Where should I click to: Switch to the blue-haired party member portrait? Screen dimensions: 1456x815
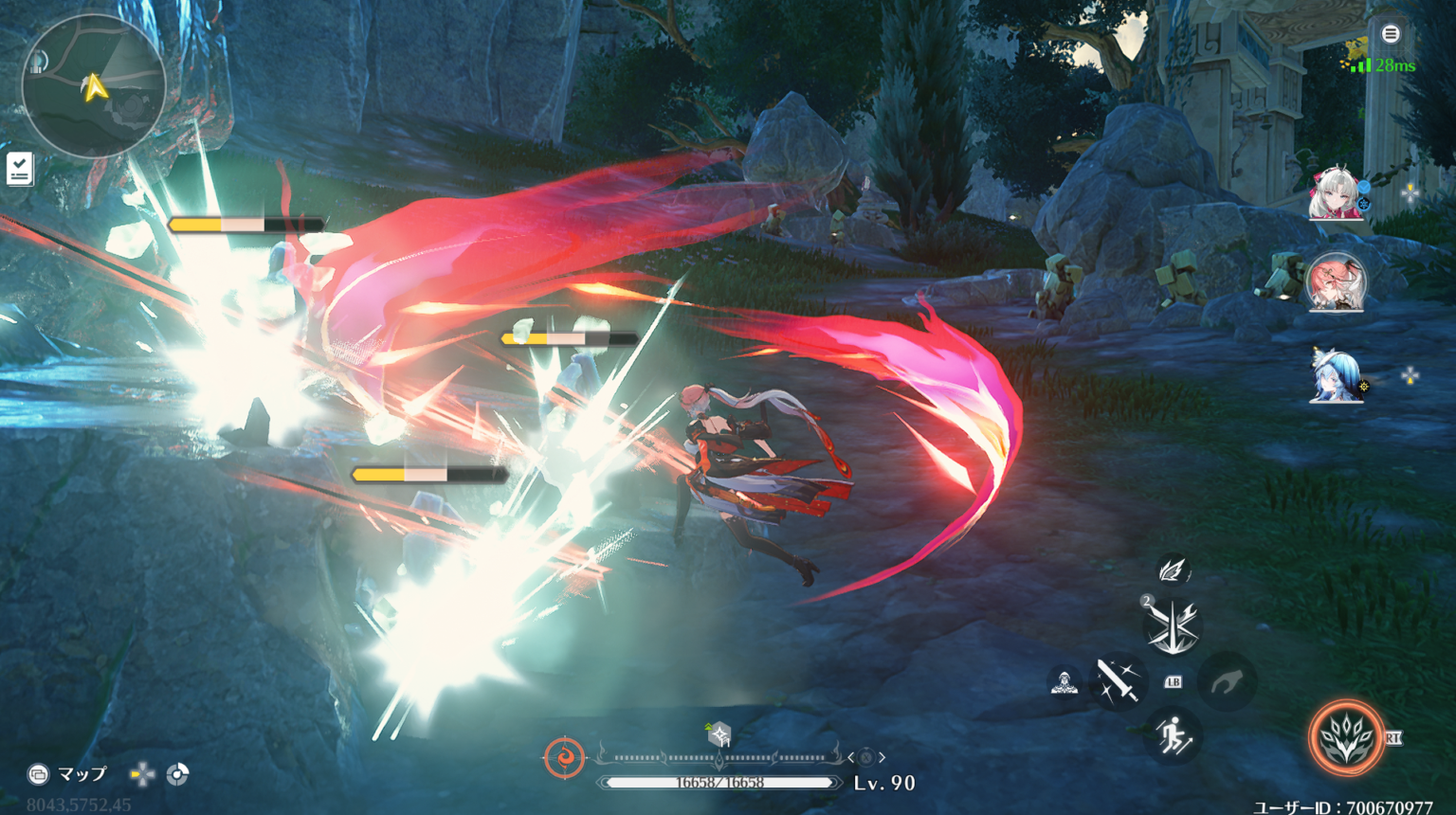click(x=1336, y=376)
